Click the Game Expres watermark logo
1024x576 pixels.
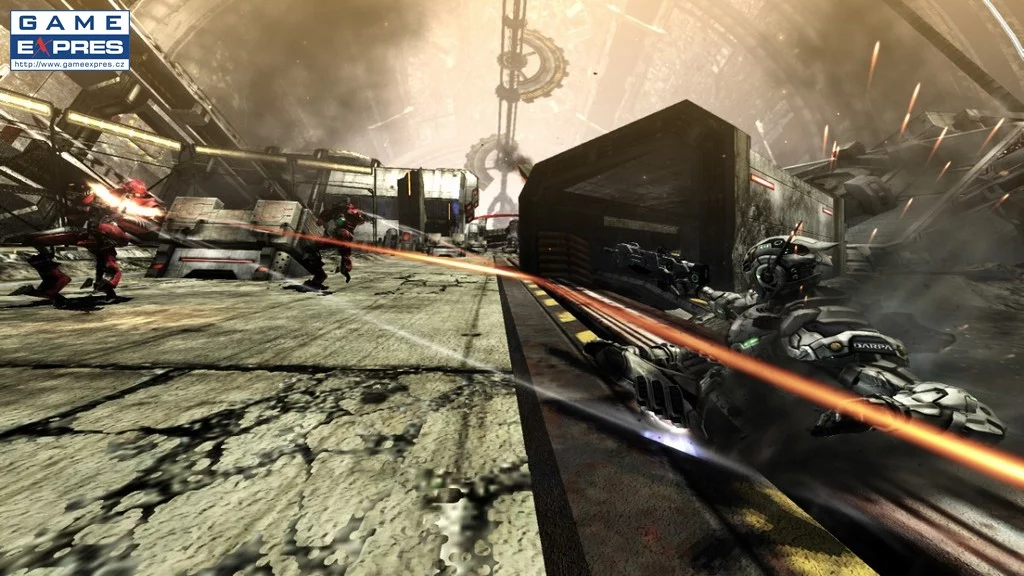pos(69,40)
